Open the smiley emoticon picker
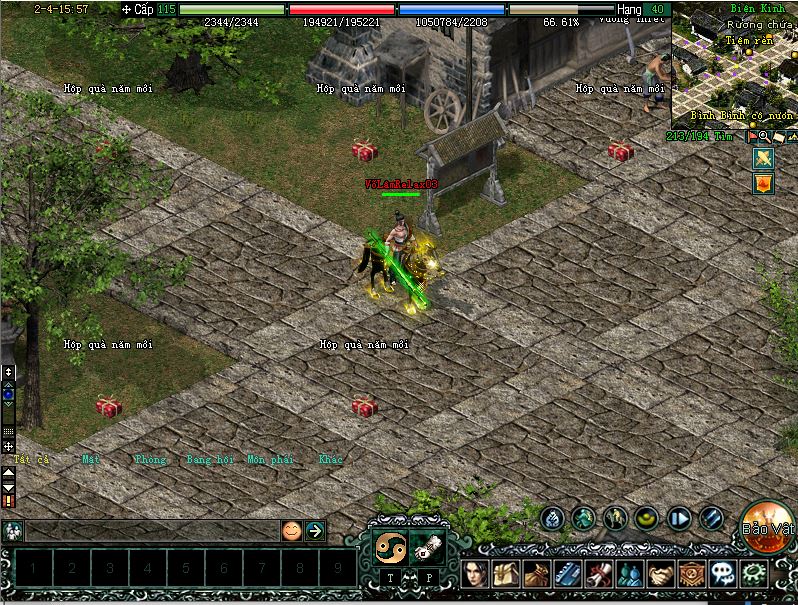The height and width of the screenshot is (605, 798). pos(291,531)
